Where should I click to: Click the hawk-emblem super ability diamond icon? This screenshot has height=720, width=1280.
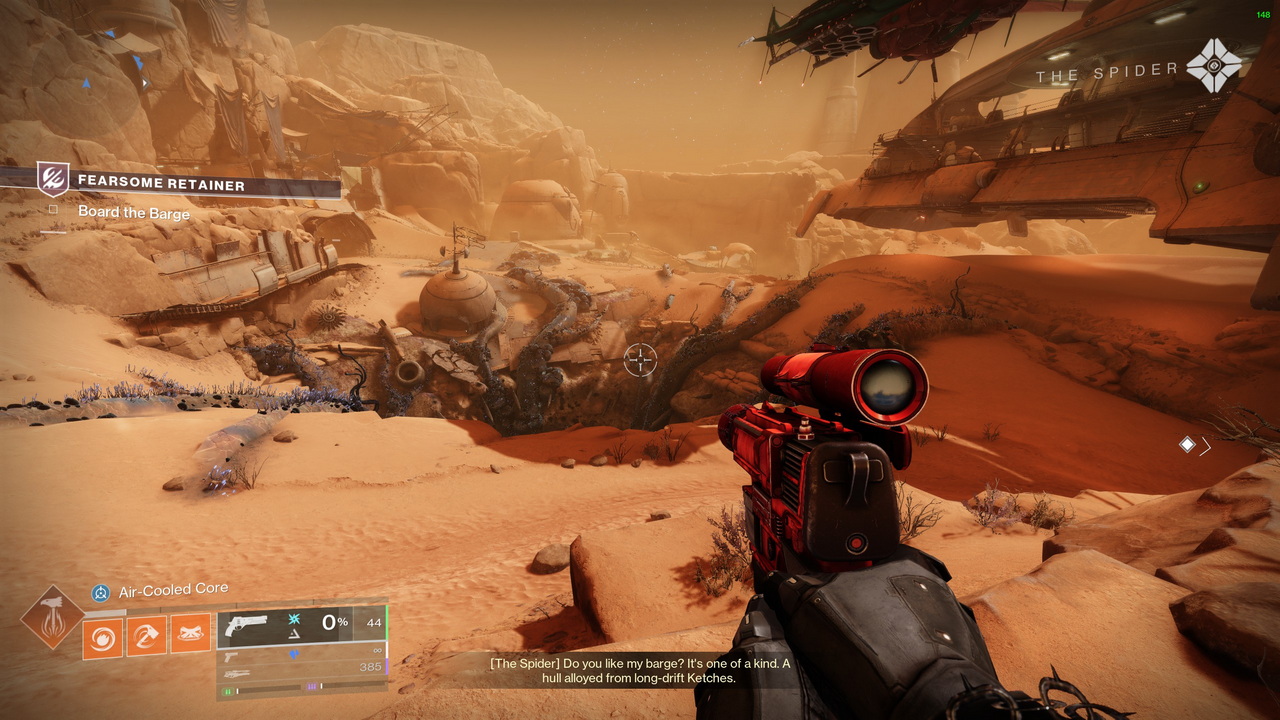53,618
